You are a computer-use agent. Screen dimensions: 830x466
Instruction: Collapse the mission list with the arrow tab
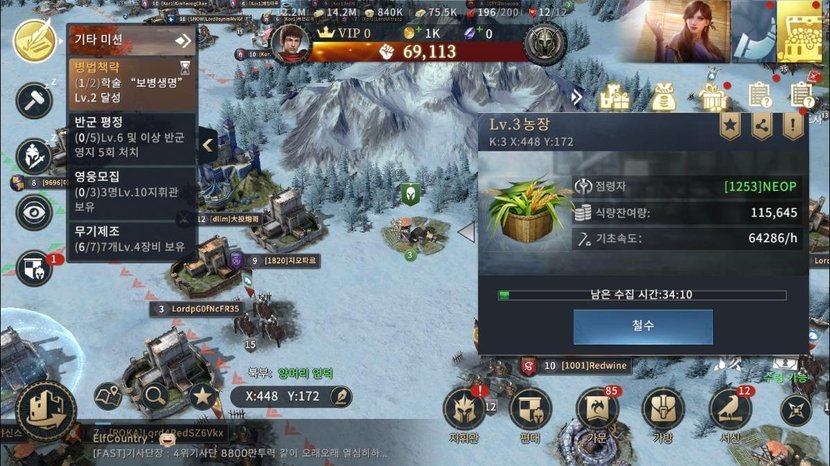(x=208, y=144)
